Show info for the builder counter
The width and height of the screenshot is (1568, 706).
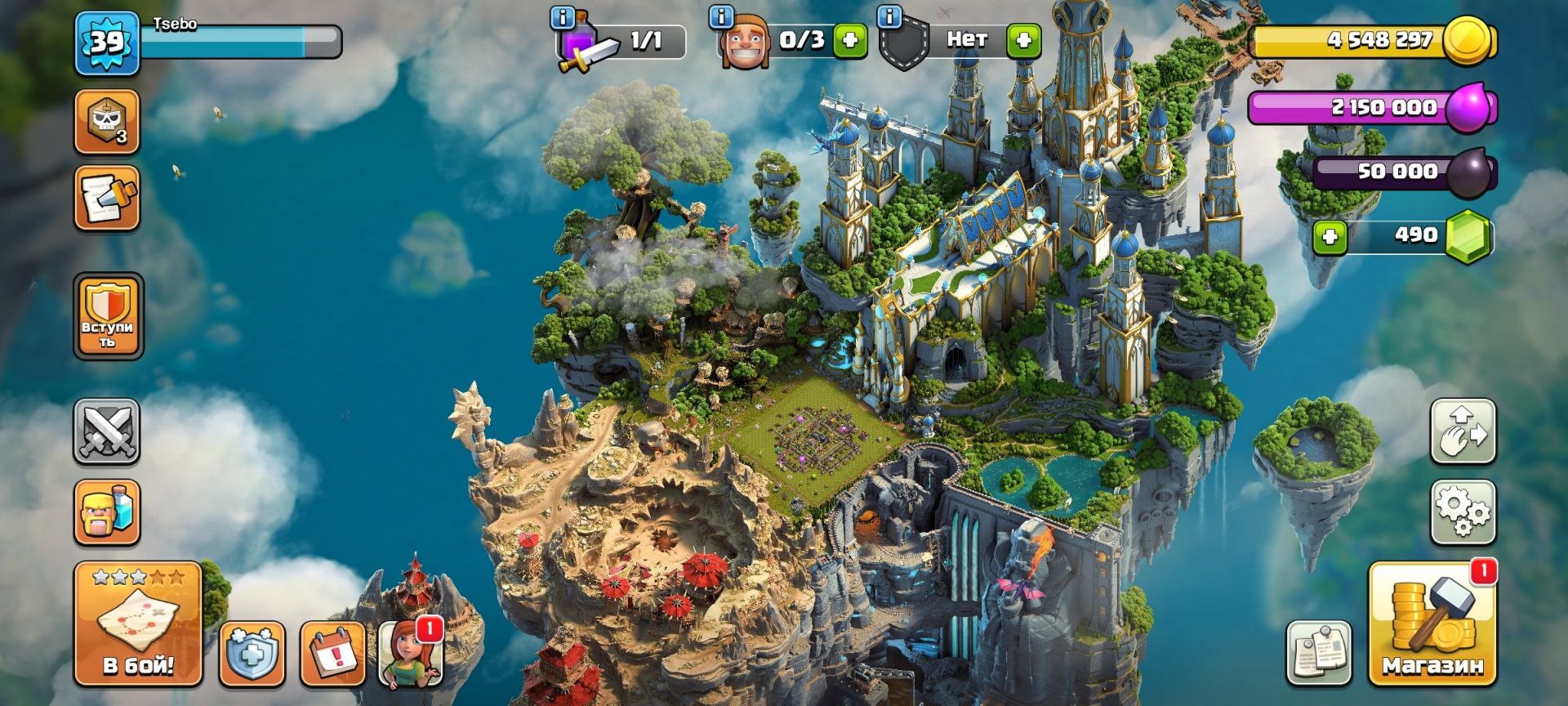coord(720,17)
